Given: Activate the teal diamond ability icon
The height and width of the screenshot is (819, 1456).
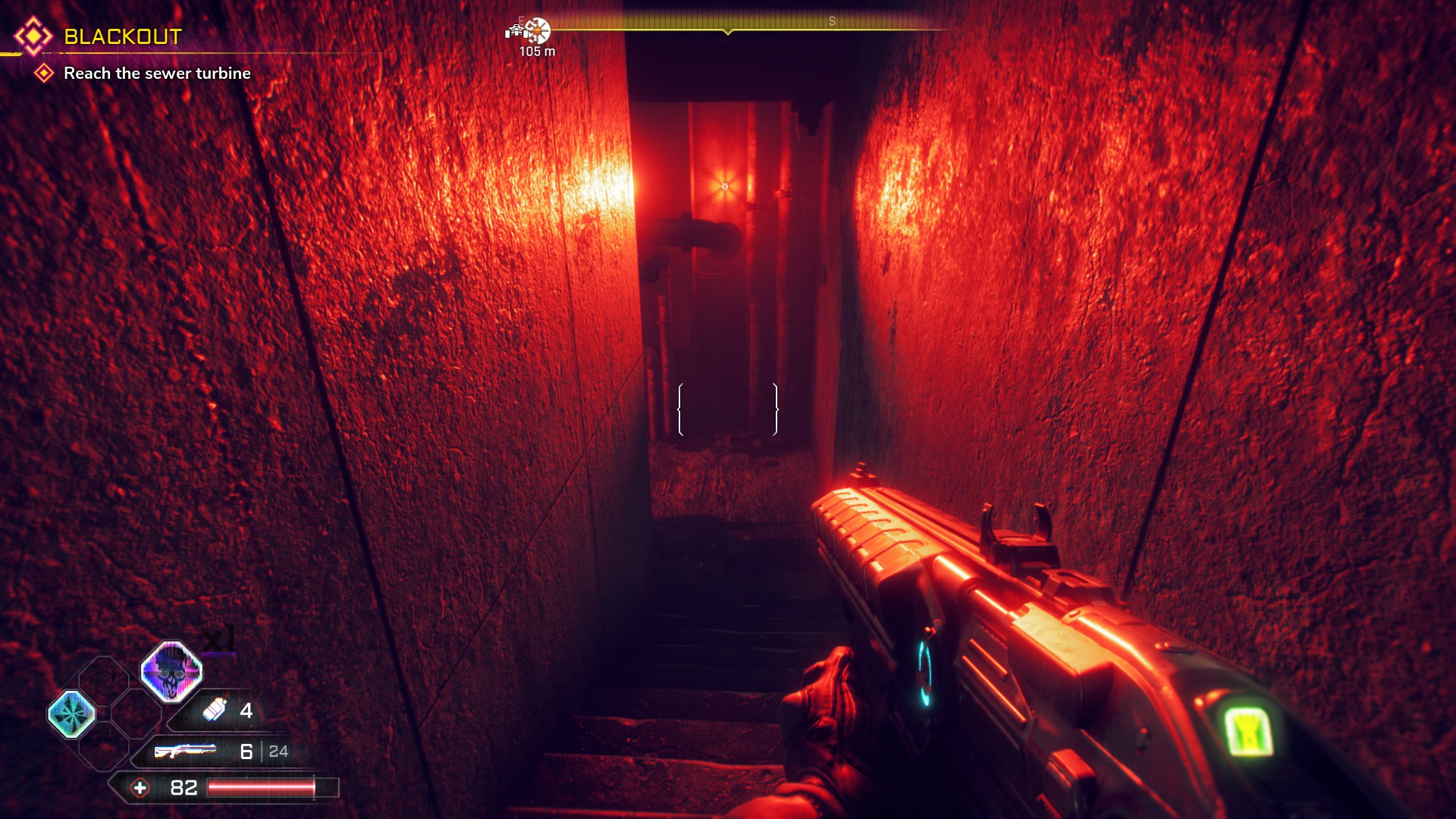Looking at the screenshot, I should 72,714.
